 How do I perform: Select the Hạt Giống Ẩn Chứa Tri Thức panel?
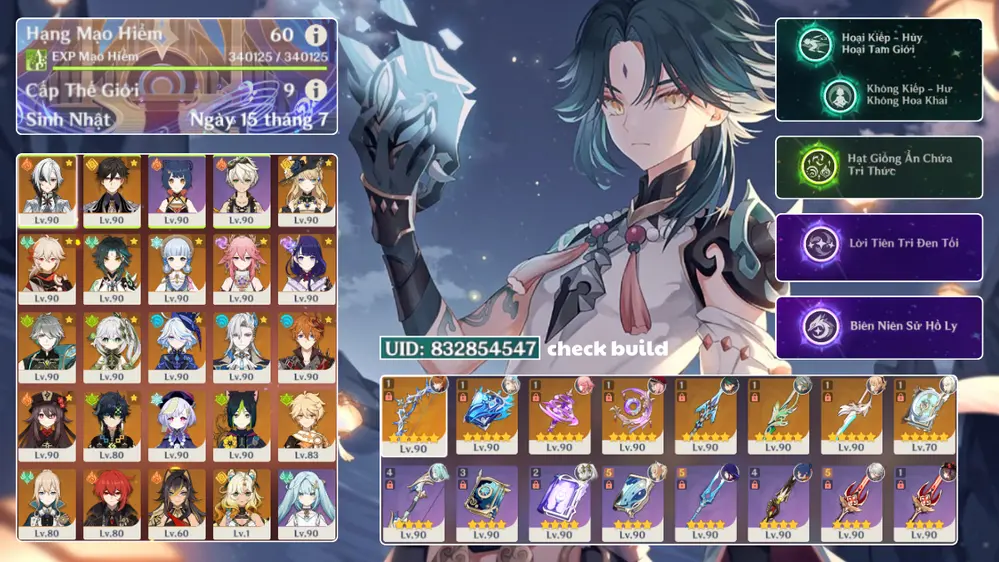[878, 166]
